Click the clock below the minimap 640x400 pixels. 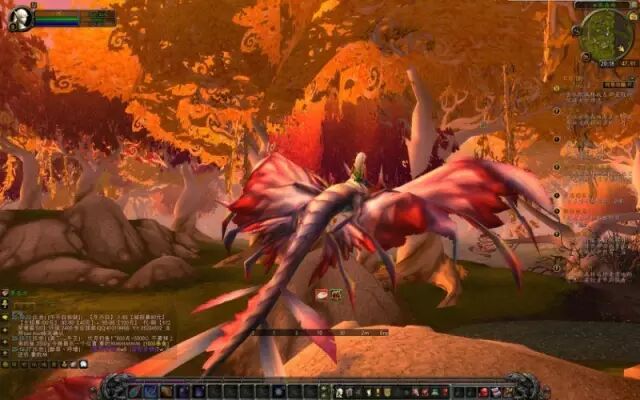605,63
